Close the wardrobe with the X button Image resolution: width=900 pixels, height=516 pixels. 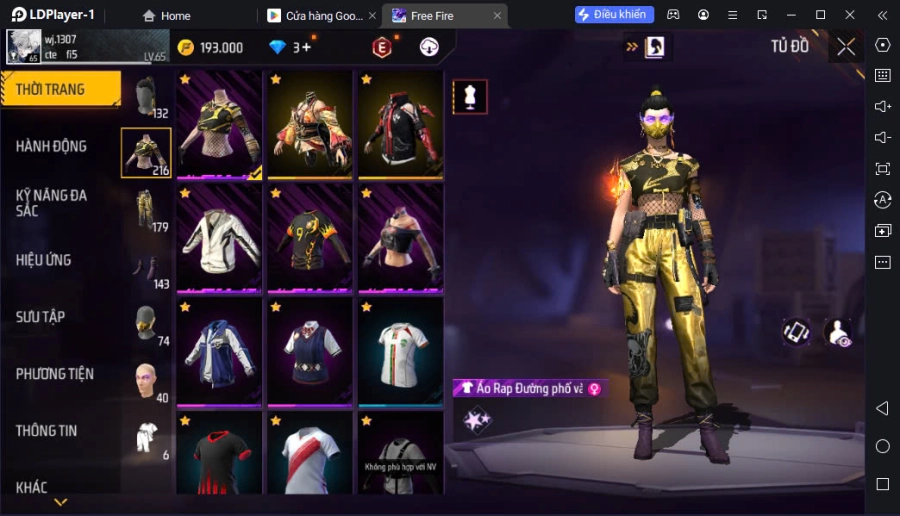point(846,46)
